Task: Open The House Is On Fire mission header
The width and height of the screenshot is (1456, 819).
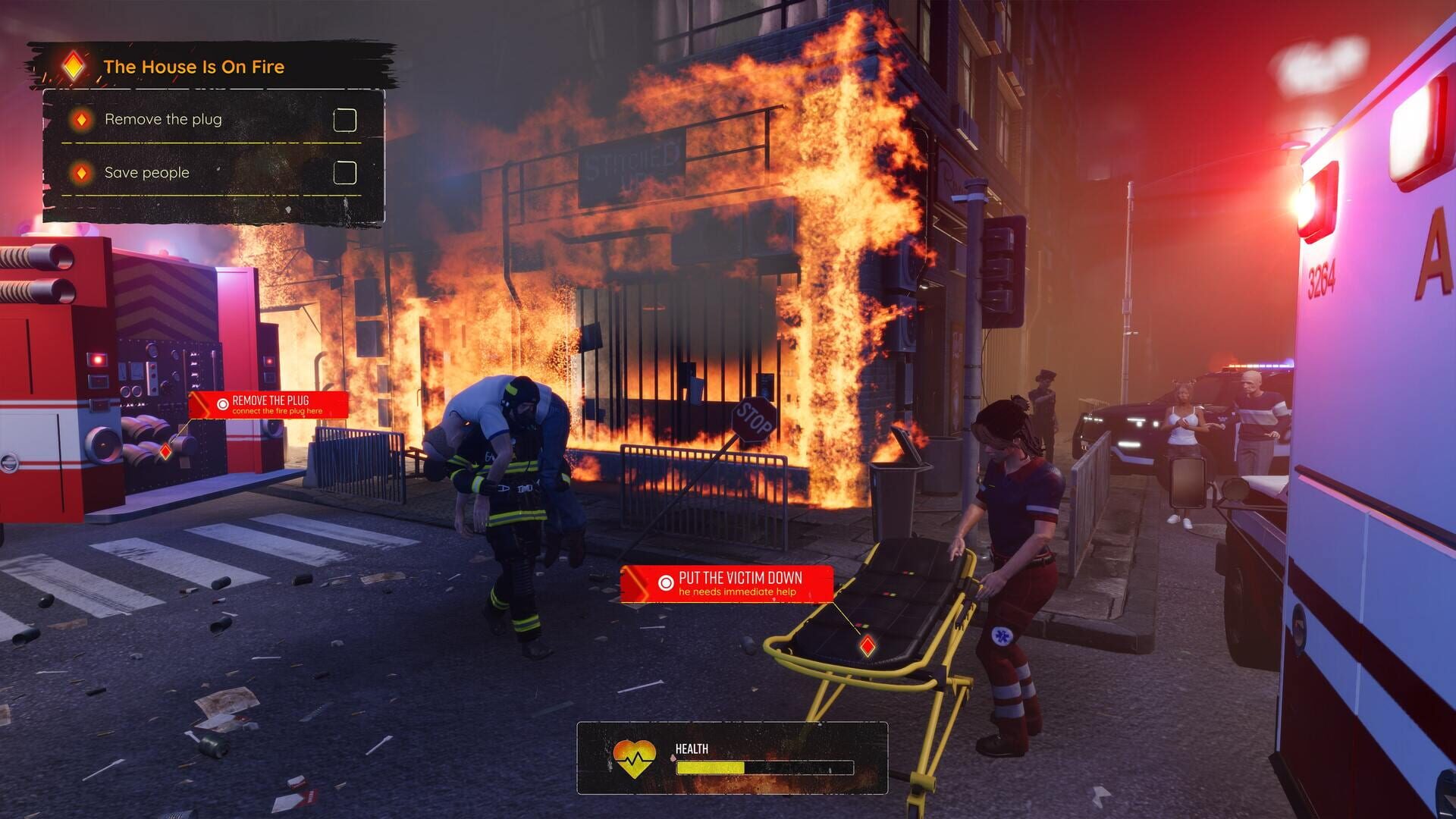Action: [x=197, y=66]
